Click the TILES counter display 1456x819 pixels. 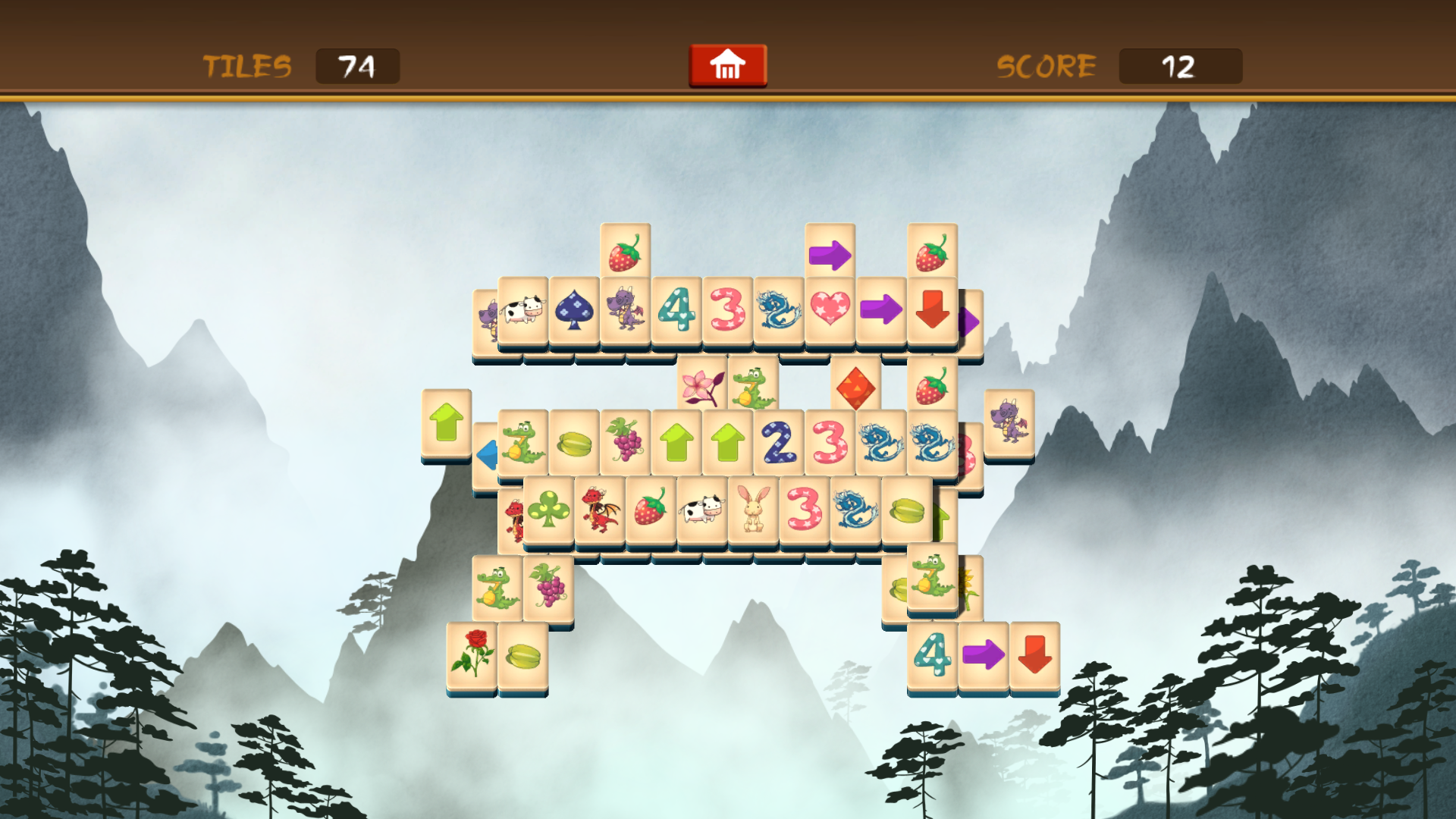[x=358, y=66]
